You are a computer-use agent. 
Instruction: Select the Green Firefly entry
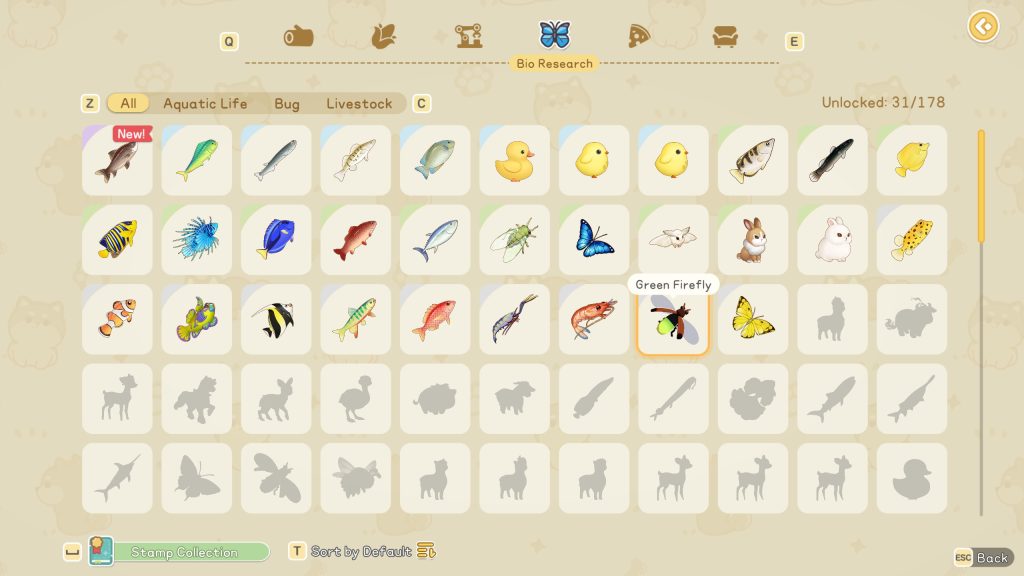(x=673, y=320)
